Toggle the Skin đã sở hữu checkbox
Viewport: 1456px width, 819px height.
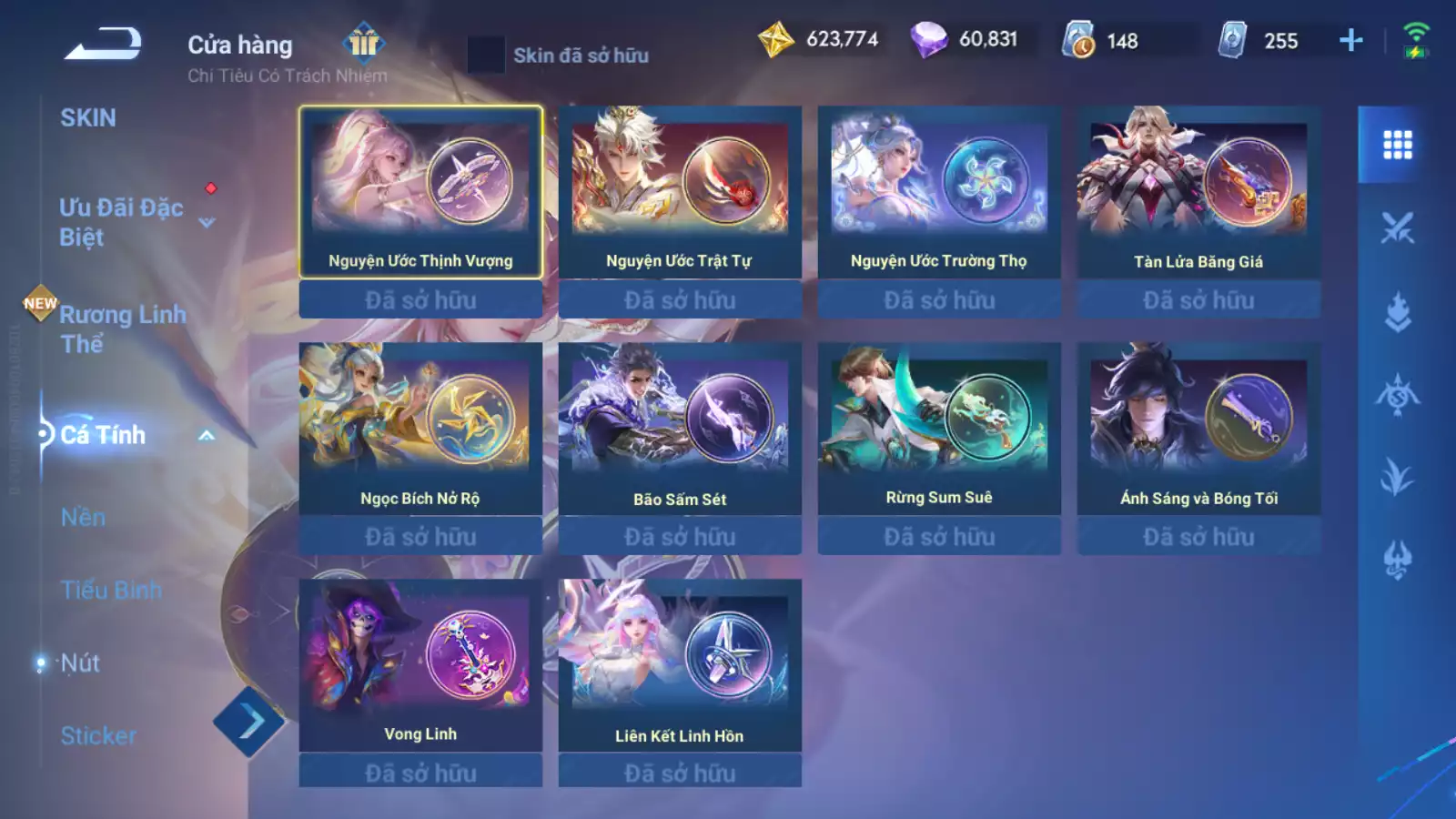click(486, 55)
